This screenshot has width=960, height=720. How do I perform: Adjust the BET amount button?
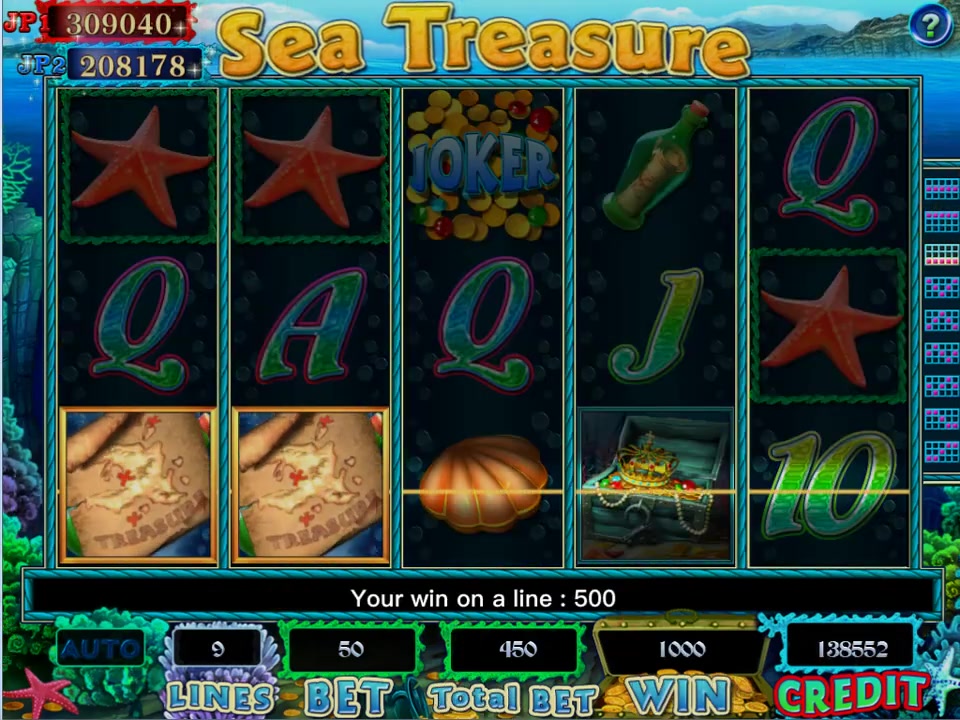[x=347, y=694]
